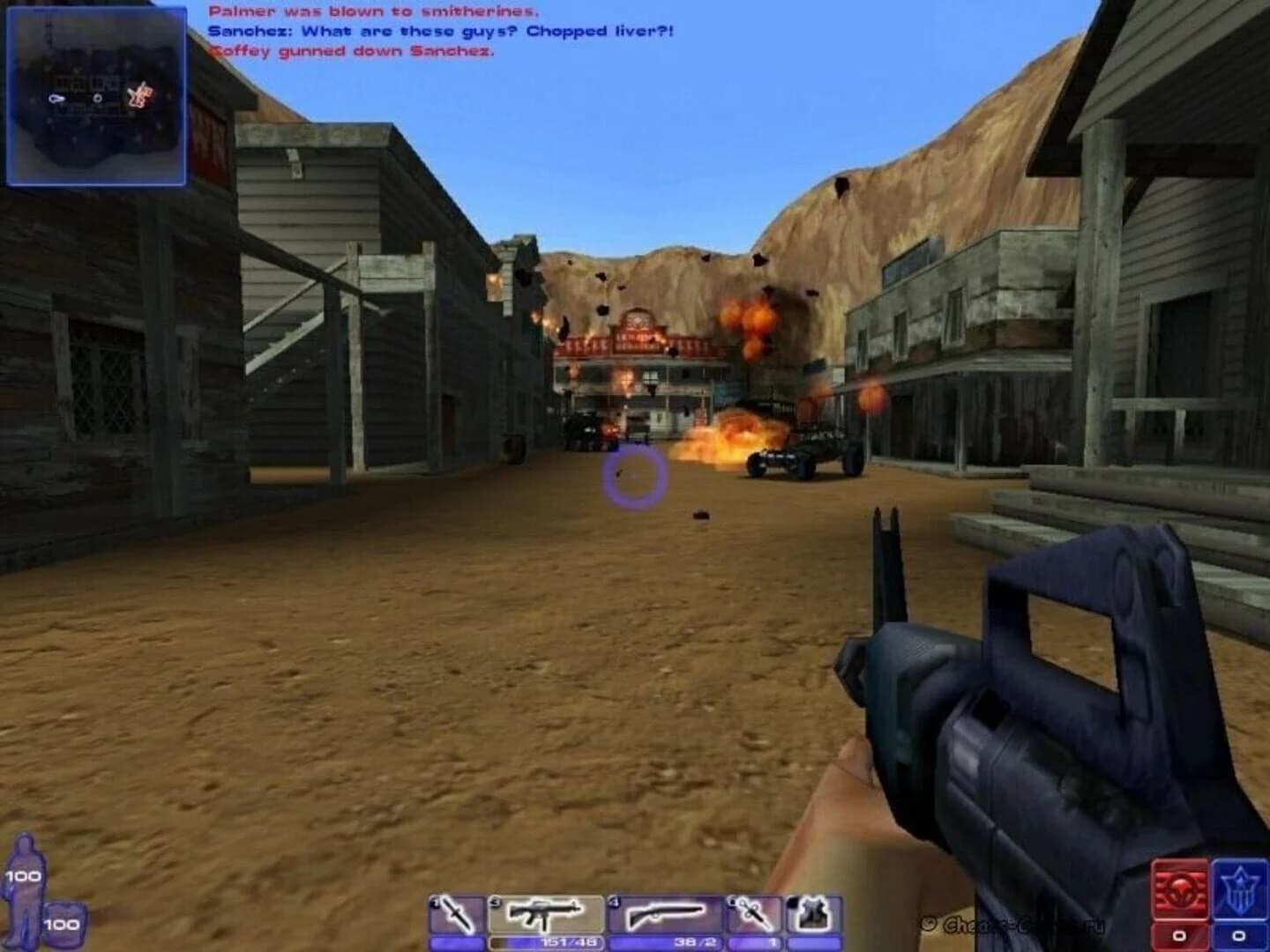Click the red player marker on the minimap
This screenshot has width=1270, height=952.
point(139,97)
